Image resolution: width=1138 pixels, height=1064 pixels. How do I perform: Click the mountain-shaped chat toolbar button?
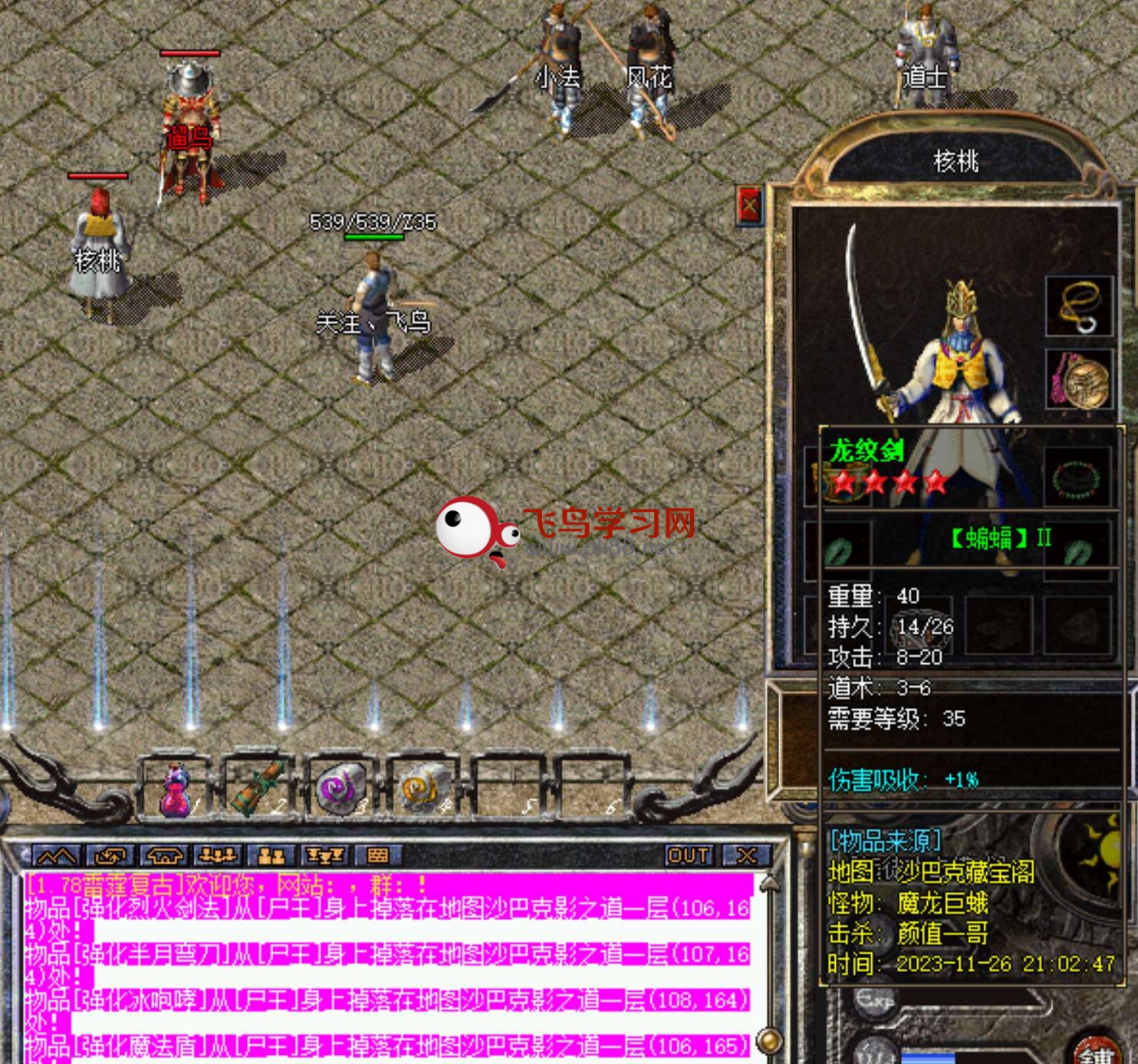coord(56,855)
